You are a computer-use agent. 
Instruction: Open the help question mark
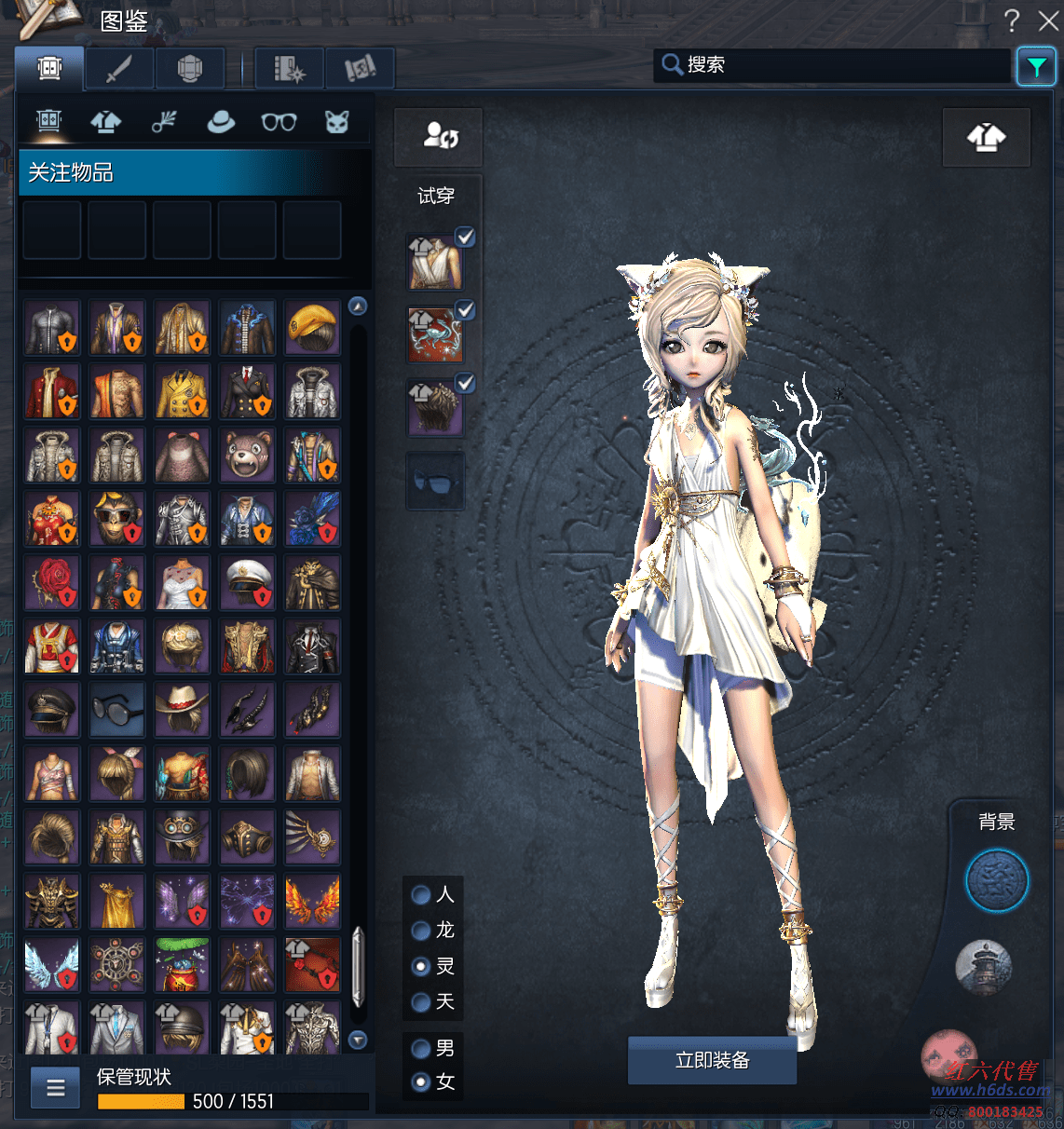point(1012,20)
